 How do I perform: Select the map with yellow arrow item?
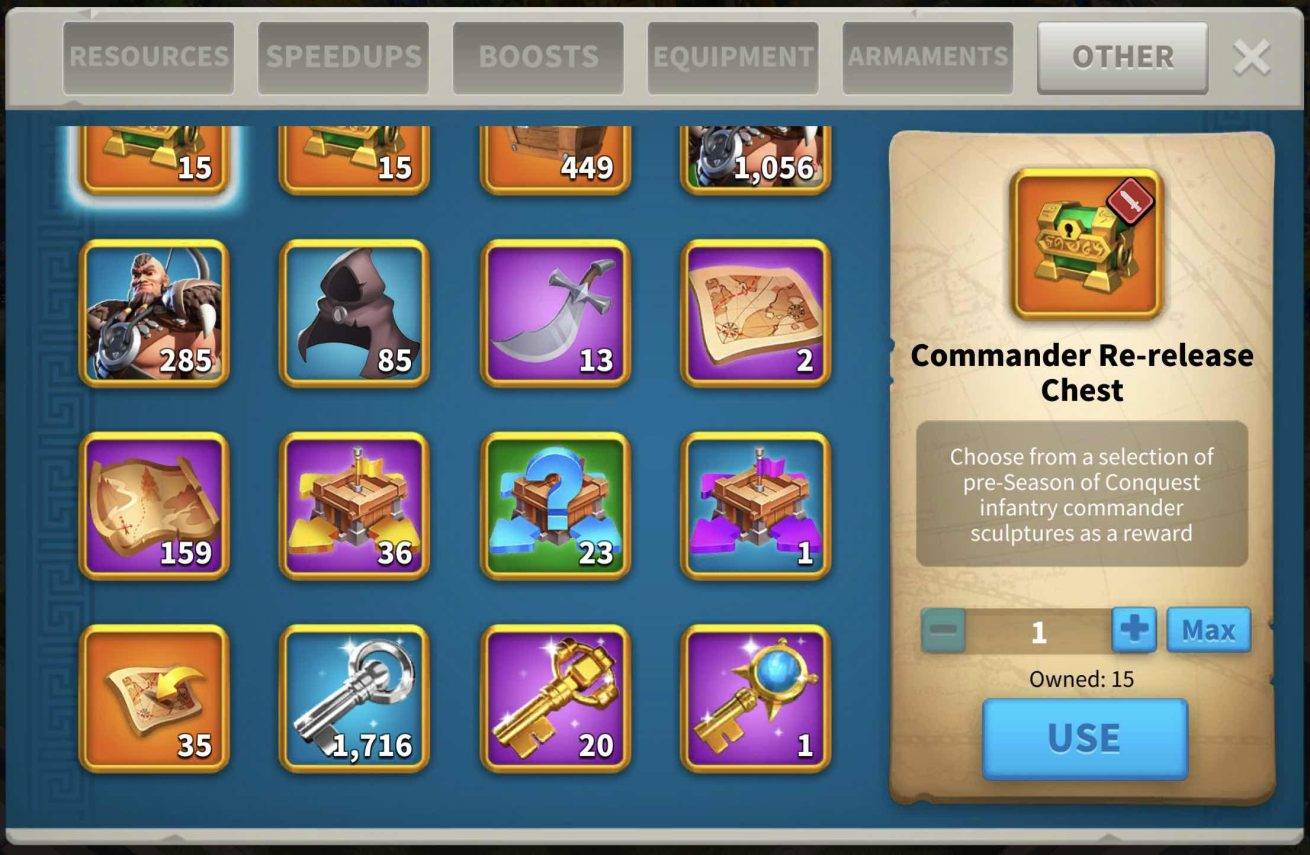point(155,698)
